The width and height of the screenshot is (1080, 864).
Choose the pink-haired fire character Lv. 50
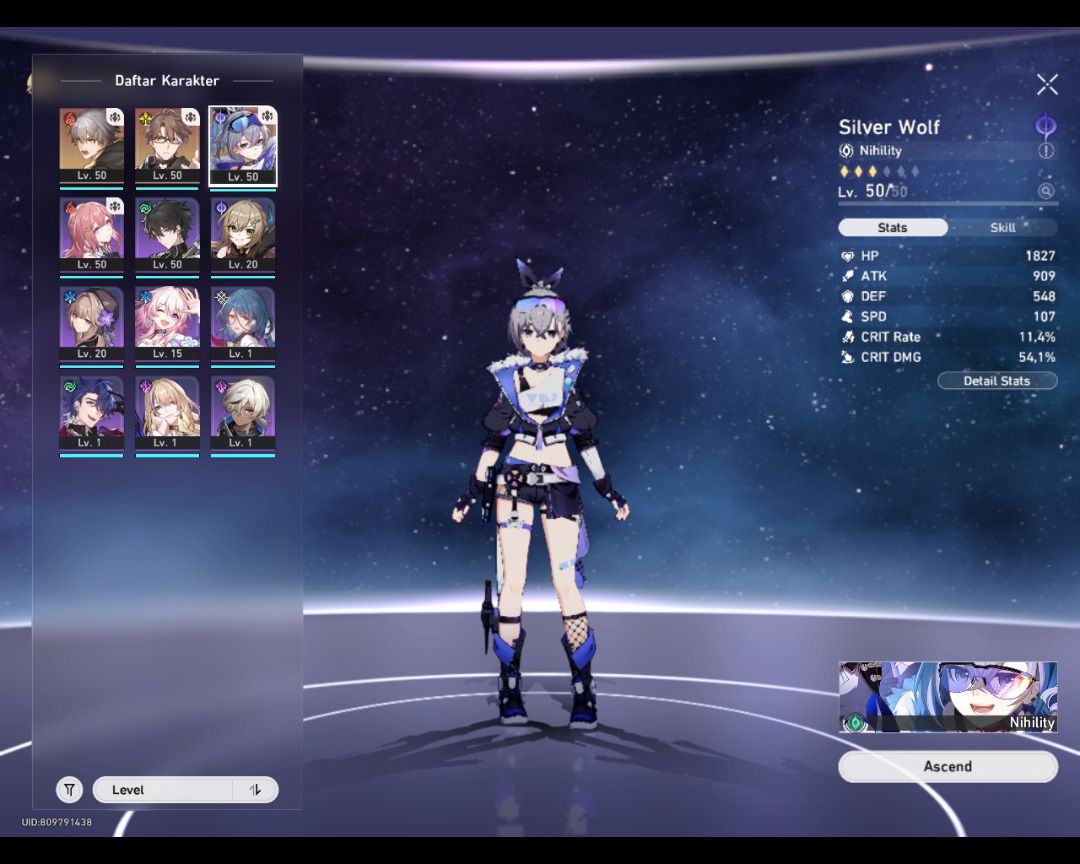(x=91, y=236)
